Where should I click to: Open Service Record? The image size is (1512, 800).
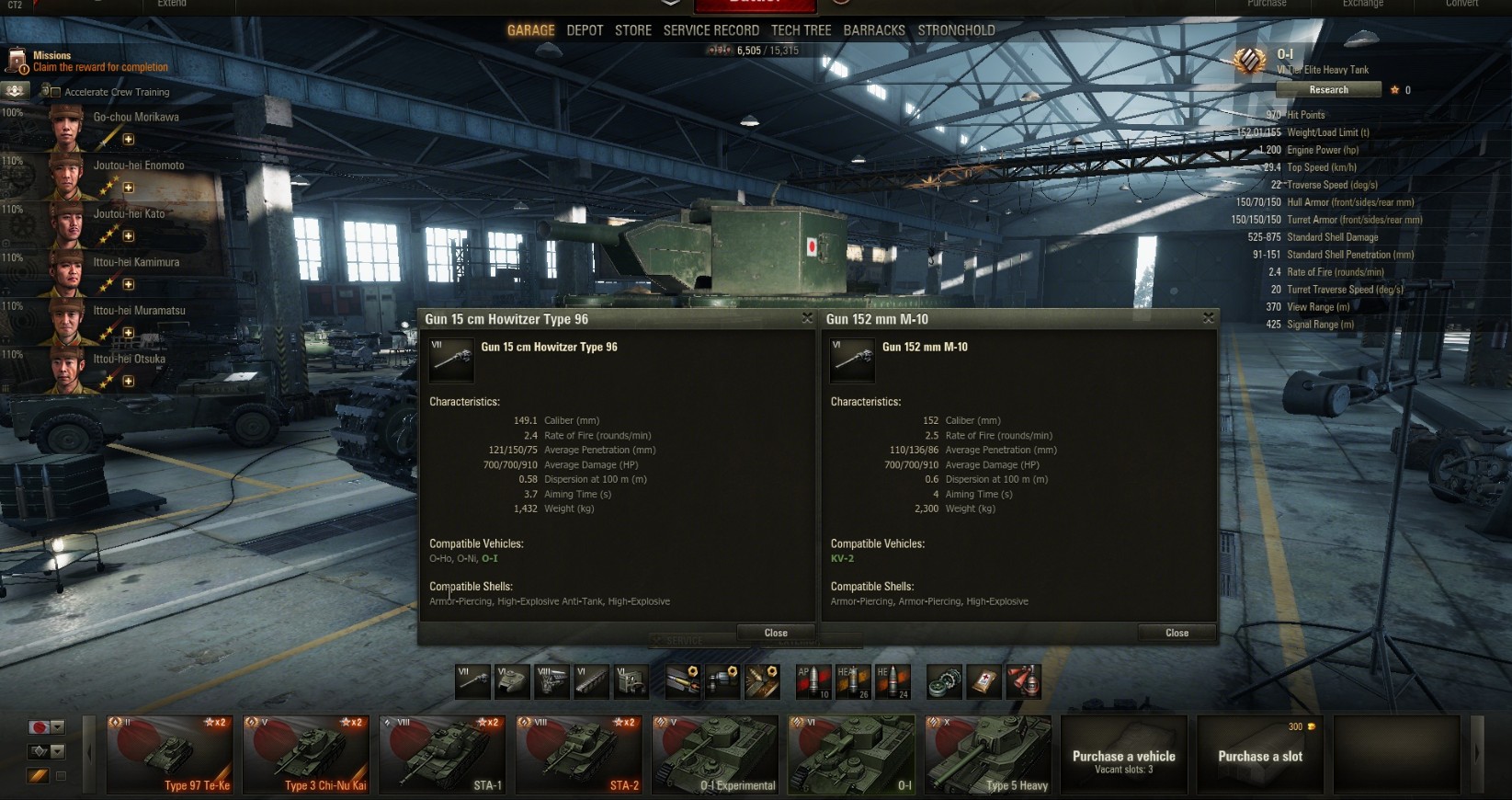tap(711, 30)
